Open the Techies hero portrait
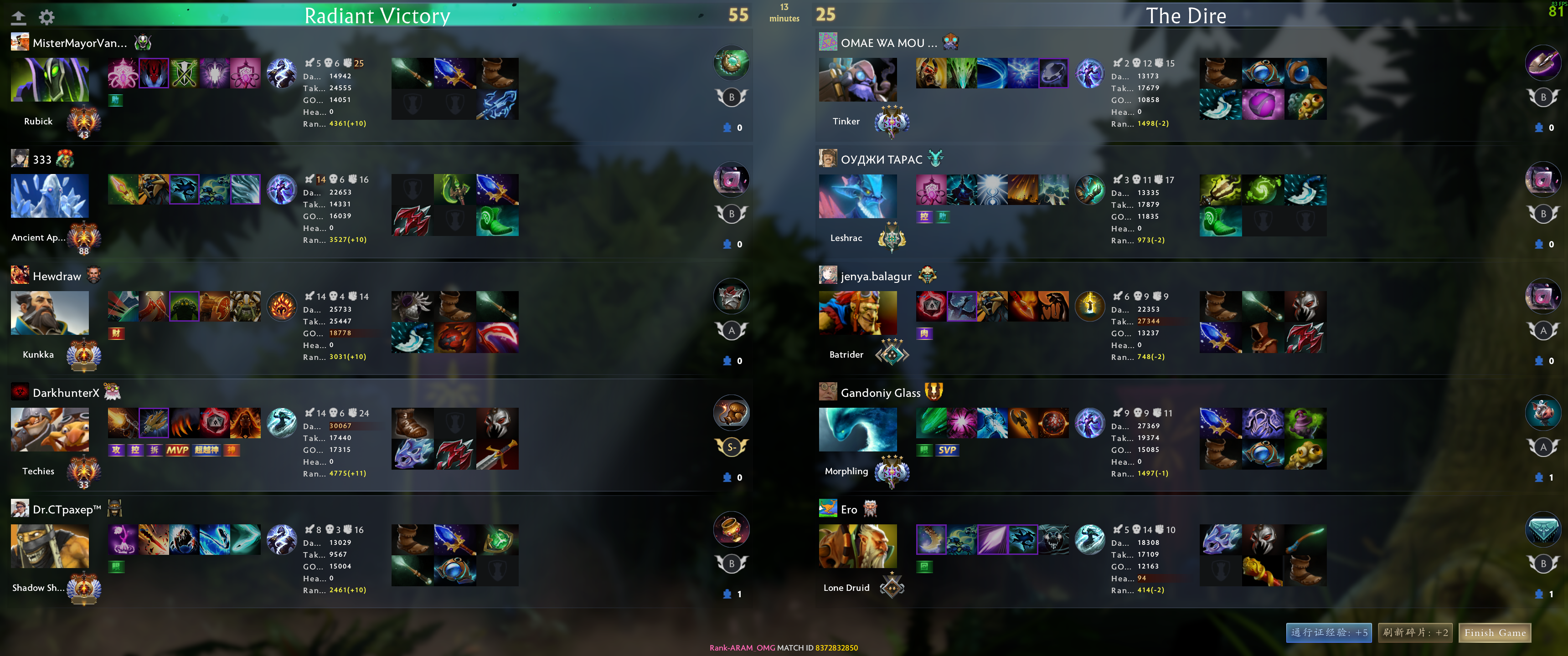The width and height of the screenshot is (1568, 656). click(50, 430)
